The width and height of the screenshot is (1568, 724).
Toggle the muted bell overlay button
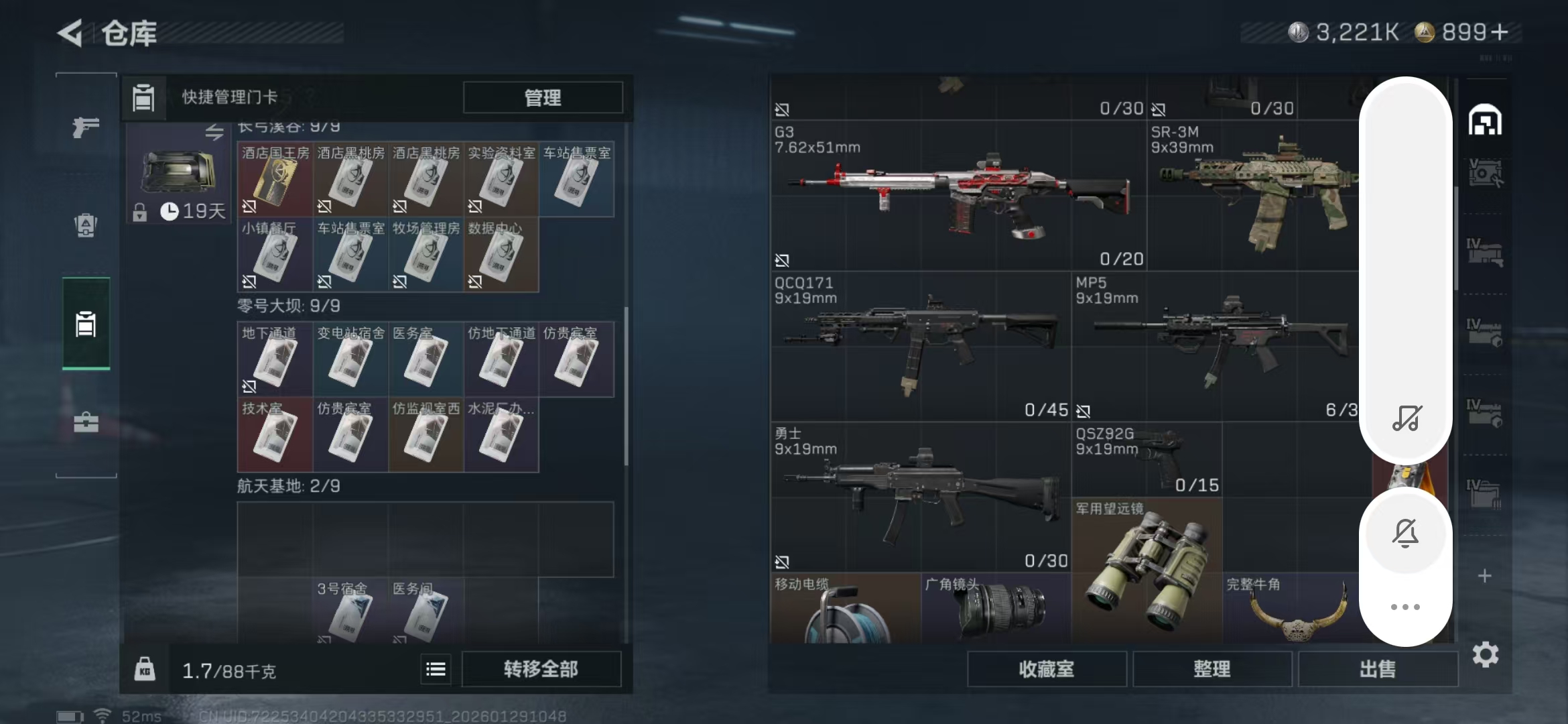click(1405, 534)
